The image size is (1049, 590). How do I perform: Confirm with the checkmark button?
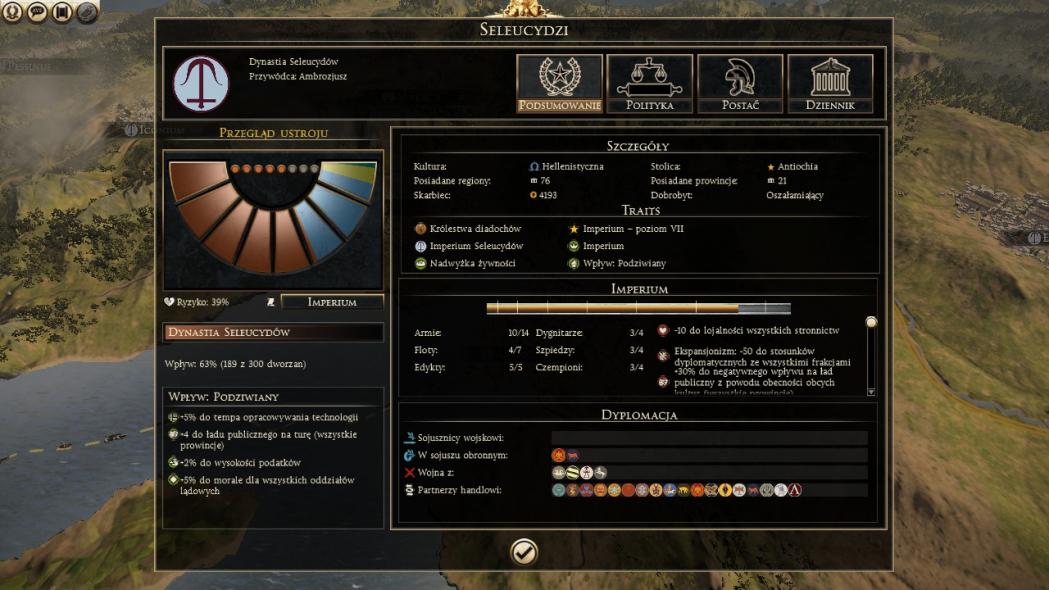(x=524, y=552)
